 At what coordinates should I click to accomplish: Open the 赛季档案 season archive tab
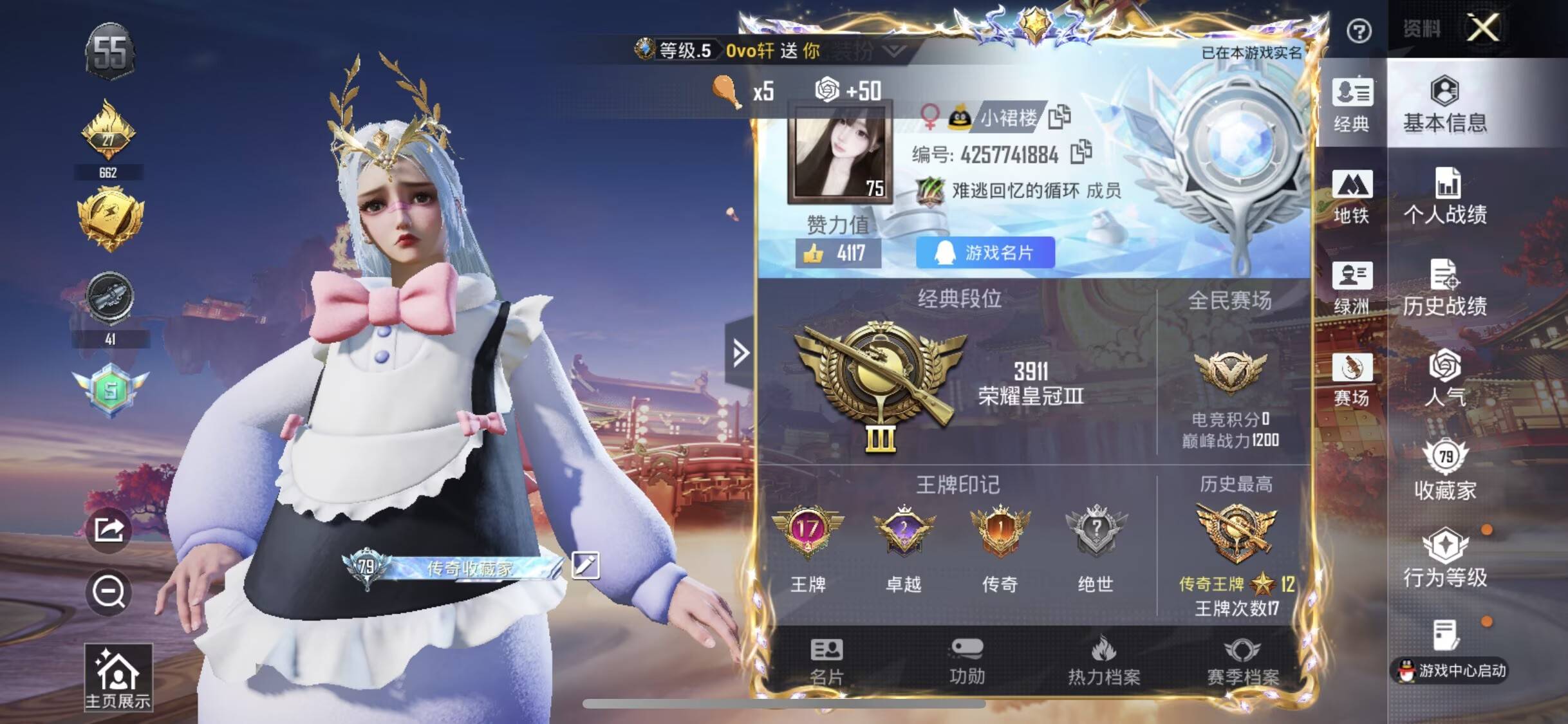pyautogui.click(x=1242, y=662)
